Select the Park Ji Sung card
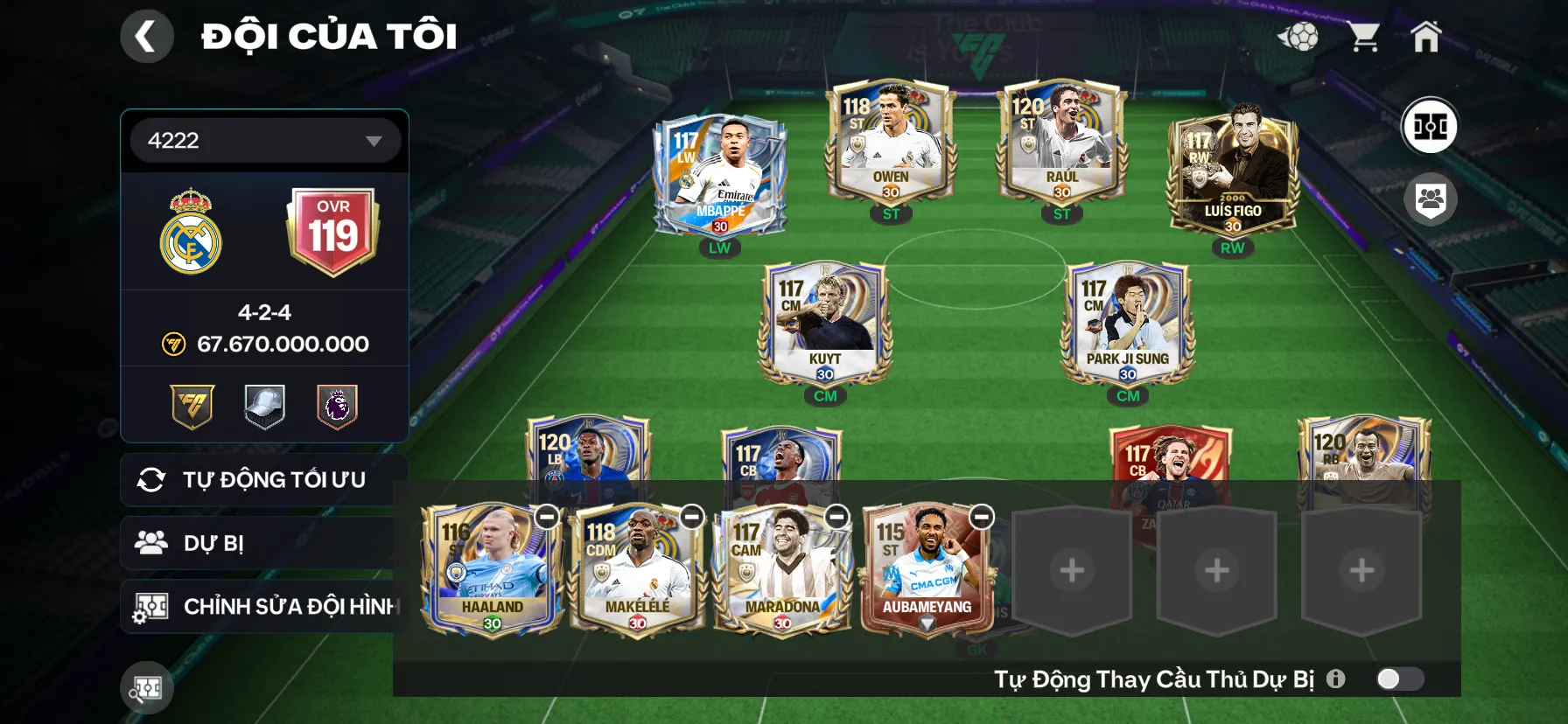The height and width of the screenshot is (724, 1568). pos(1127,324)
